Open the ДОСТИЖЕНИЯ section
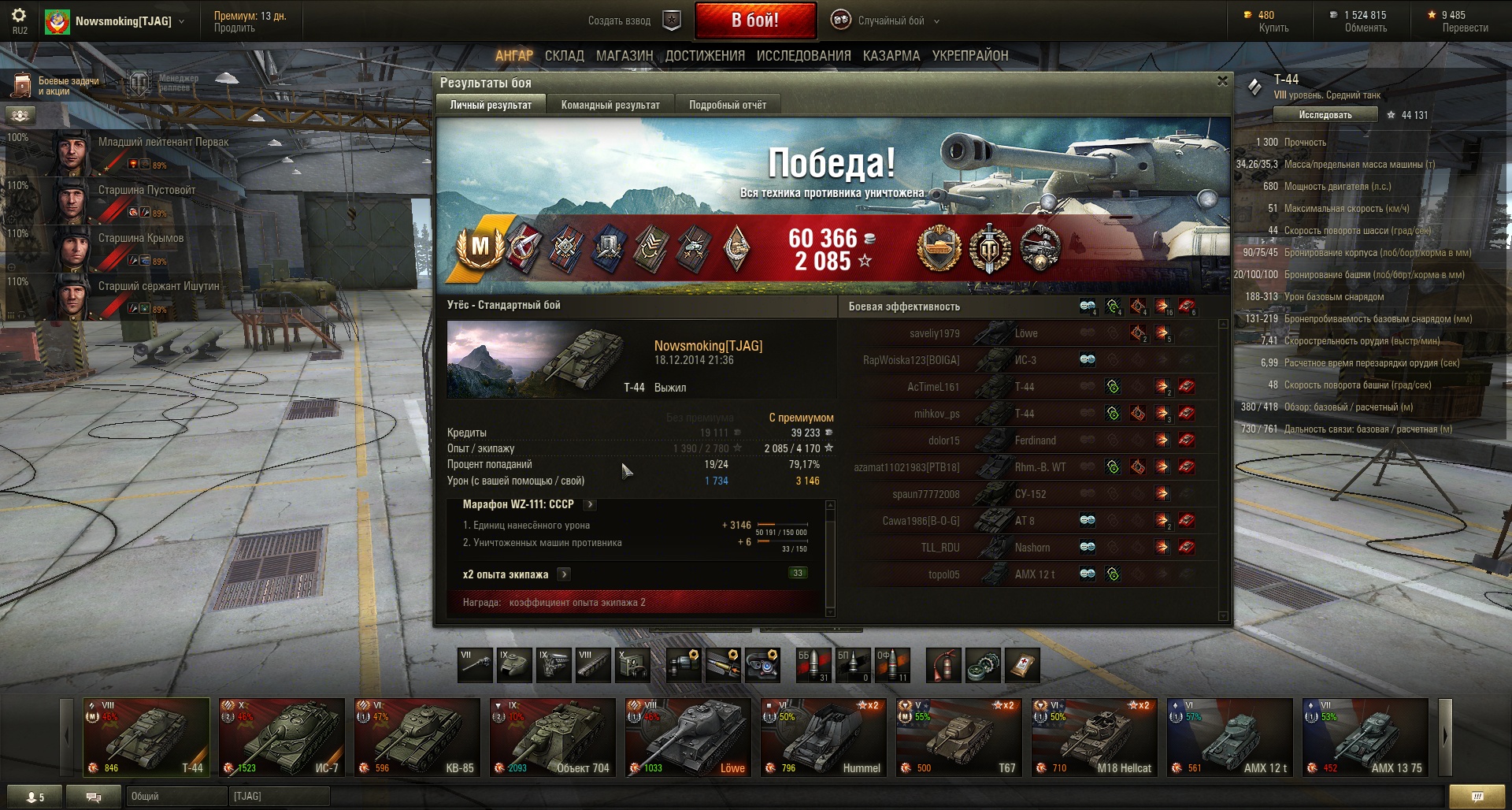1512x810 pixels. click(704, 56)
